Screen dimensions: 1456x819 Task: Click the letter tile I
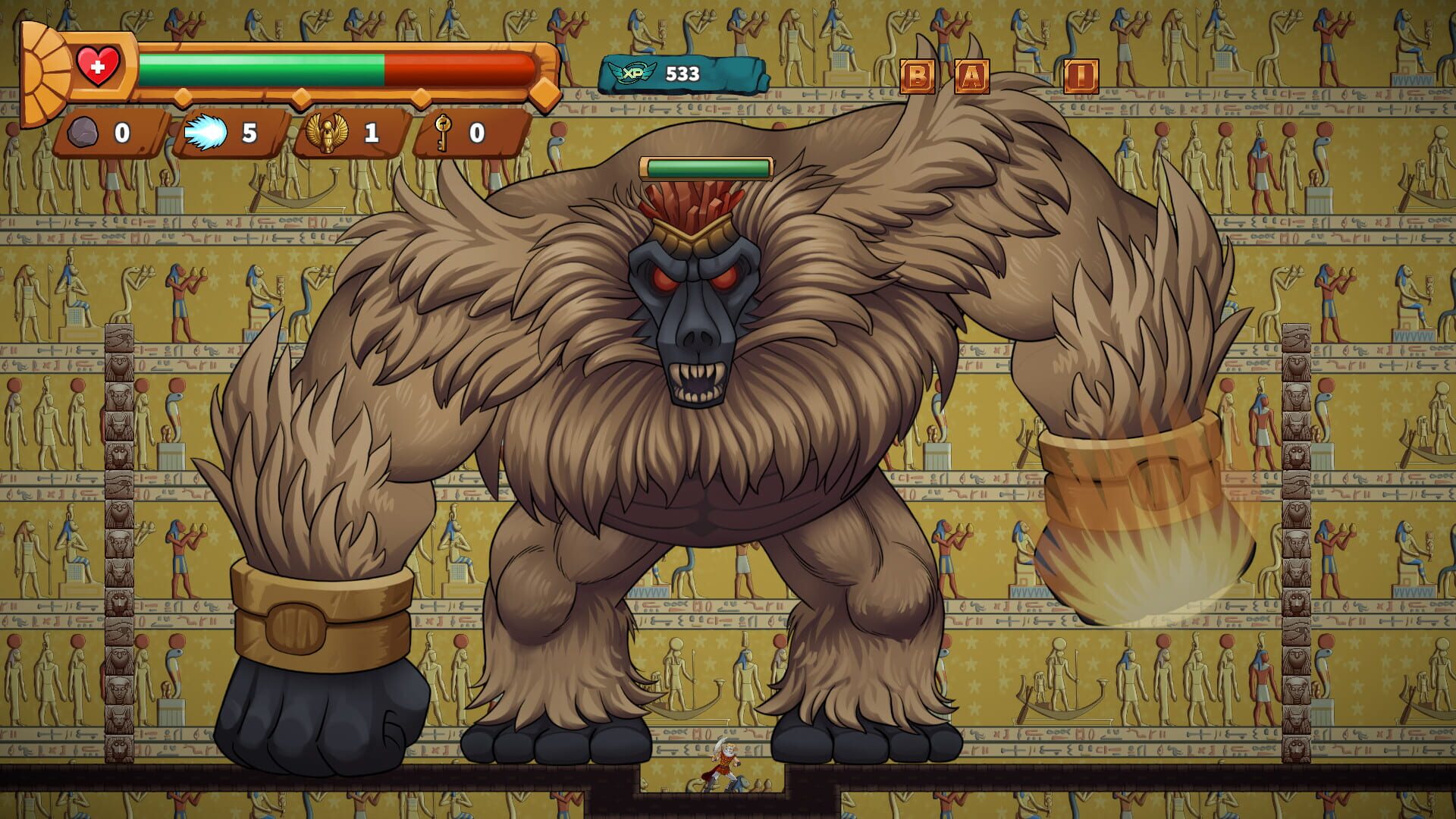point(1082,75)
